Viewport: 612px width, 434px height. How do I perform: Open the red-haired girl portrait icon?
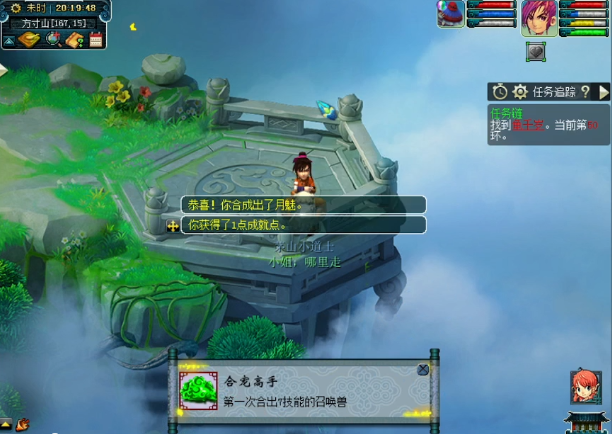584,385
